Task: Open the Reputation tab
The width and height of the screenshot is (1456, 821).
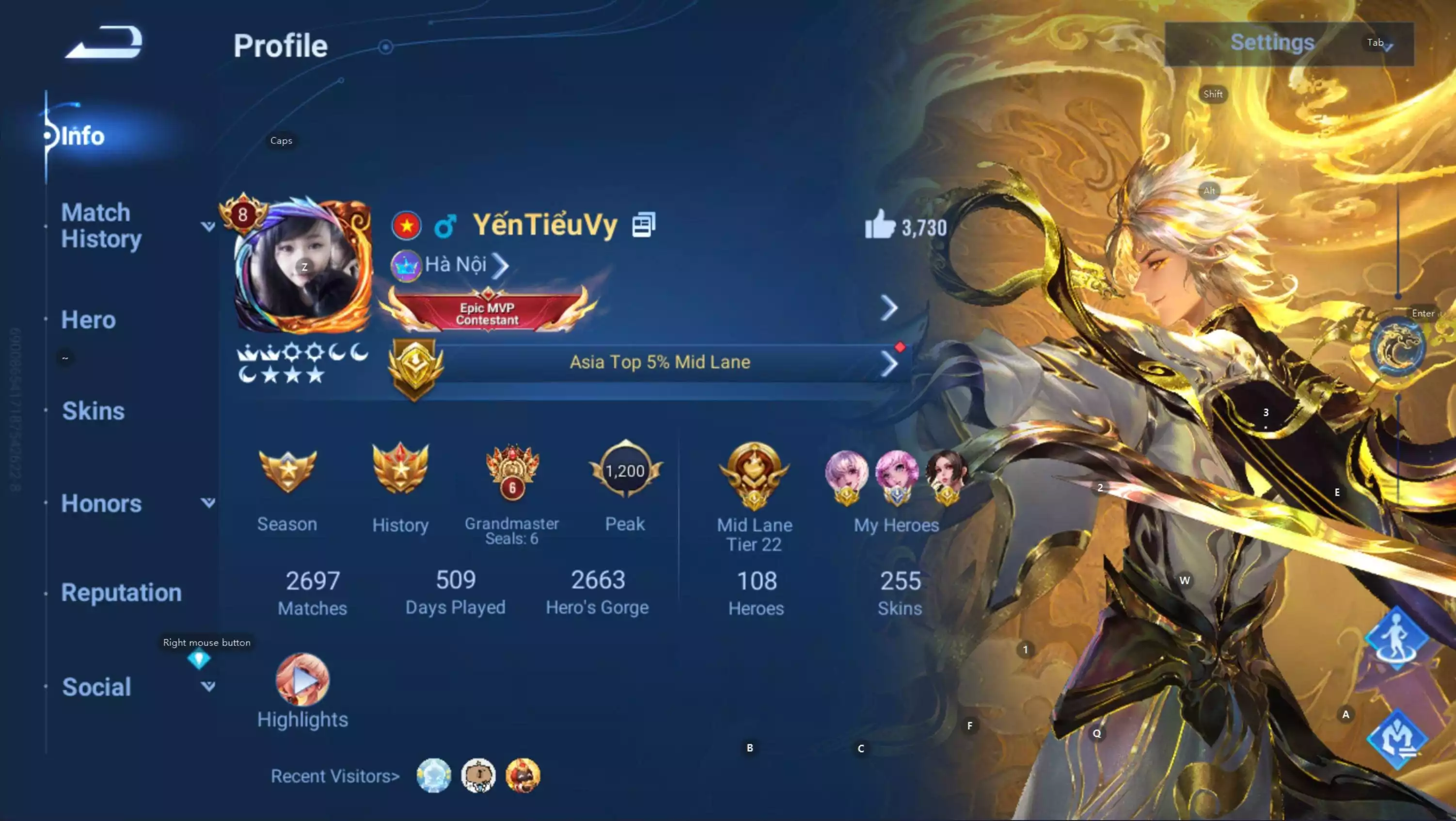Action: pos(121,593)
